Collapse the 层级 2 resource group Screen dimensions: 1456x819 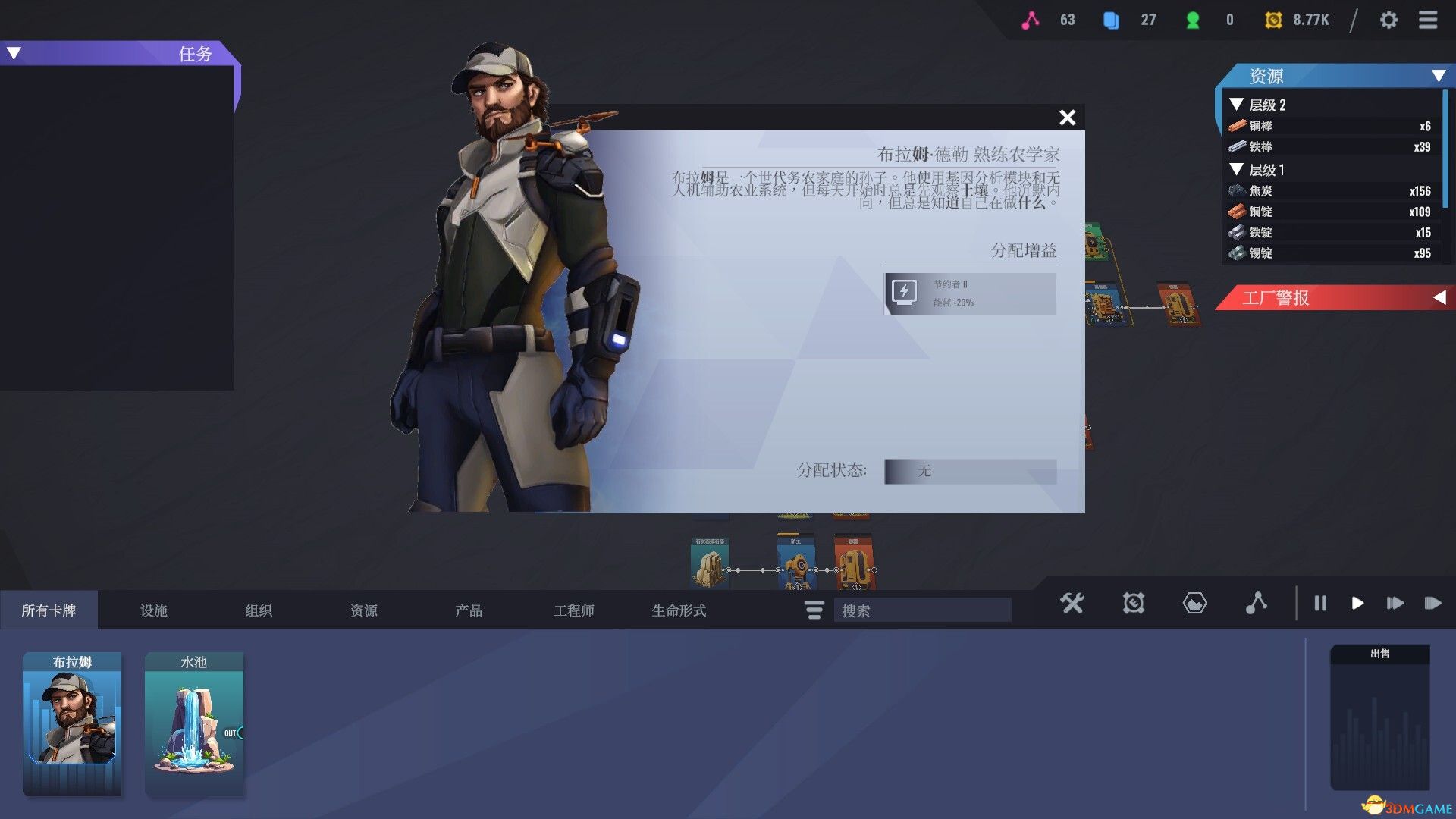point(1238,105)
